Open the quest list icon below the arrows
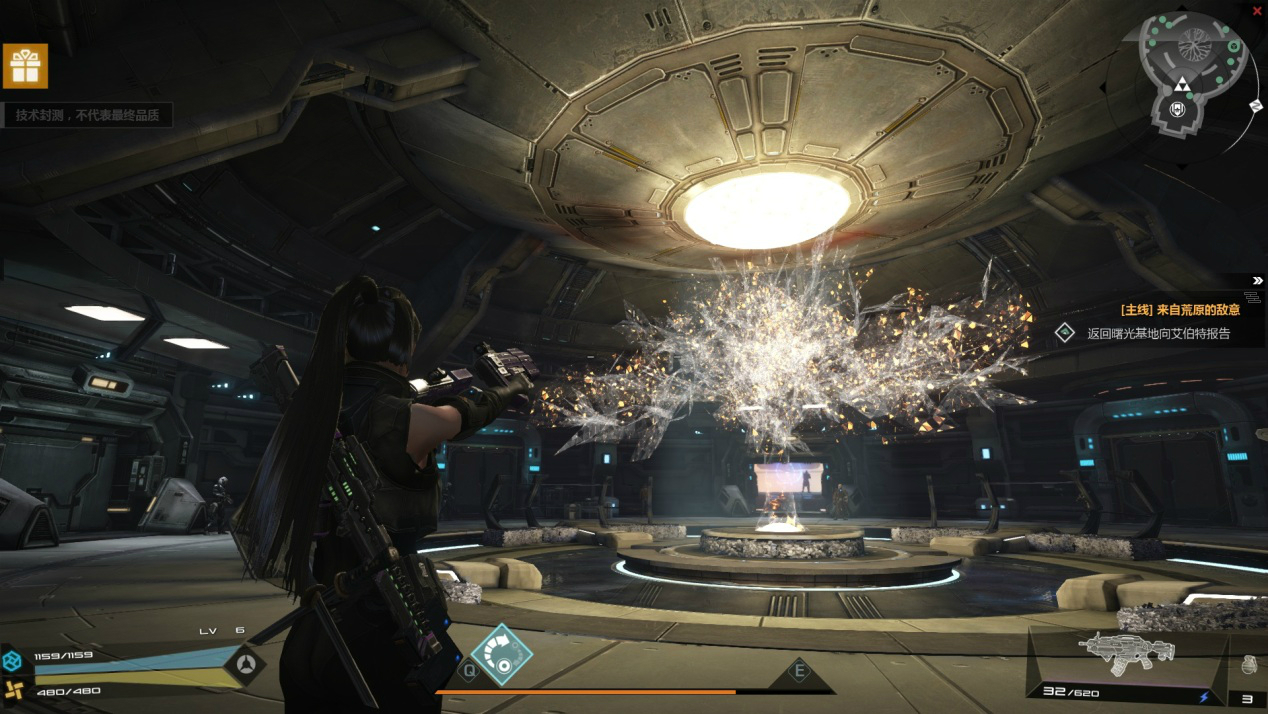 tap(1253, 297)
